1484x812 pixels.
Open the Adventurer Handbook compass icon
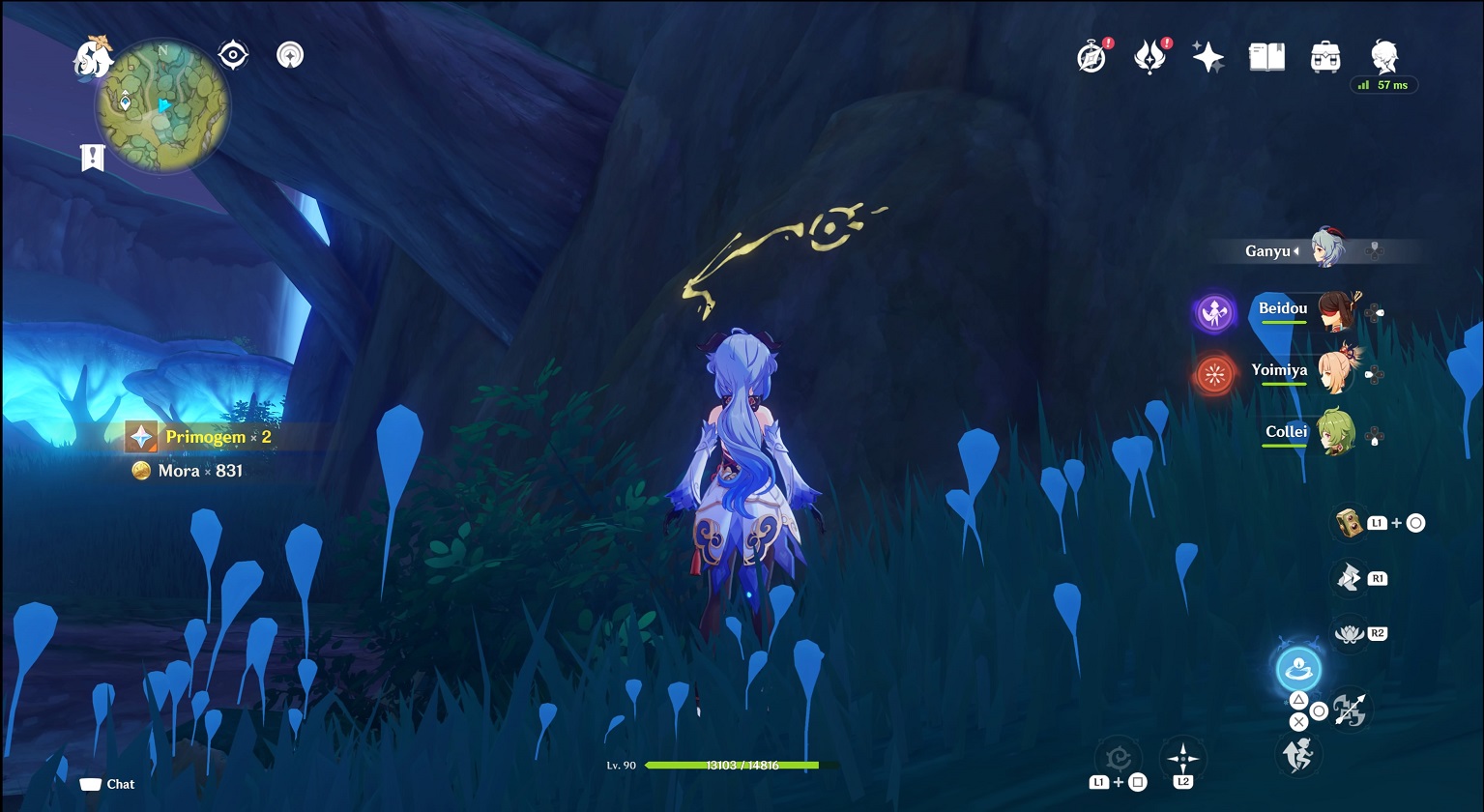click(x=1090, y=55)
